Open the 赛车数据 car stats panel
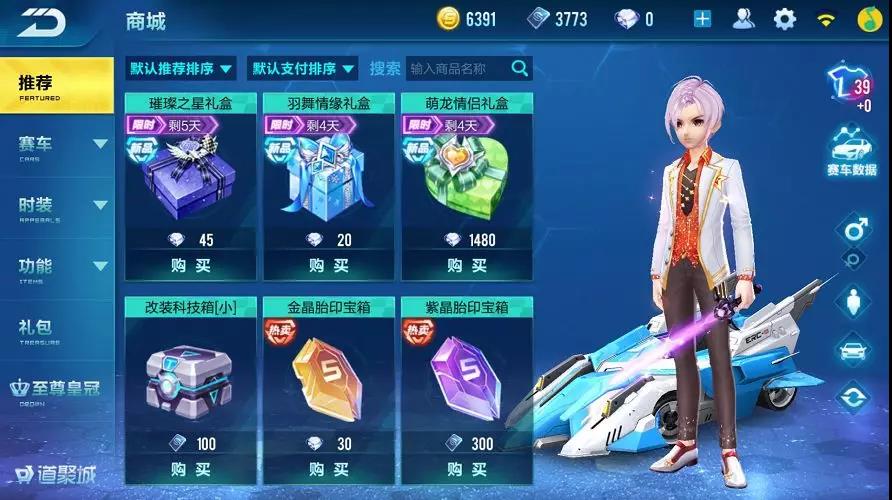This screenshot has height=500, width=892. pyautogui.click(x=852, y=153)
